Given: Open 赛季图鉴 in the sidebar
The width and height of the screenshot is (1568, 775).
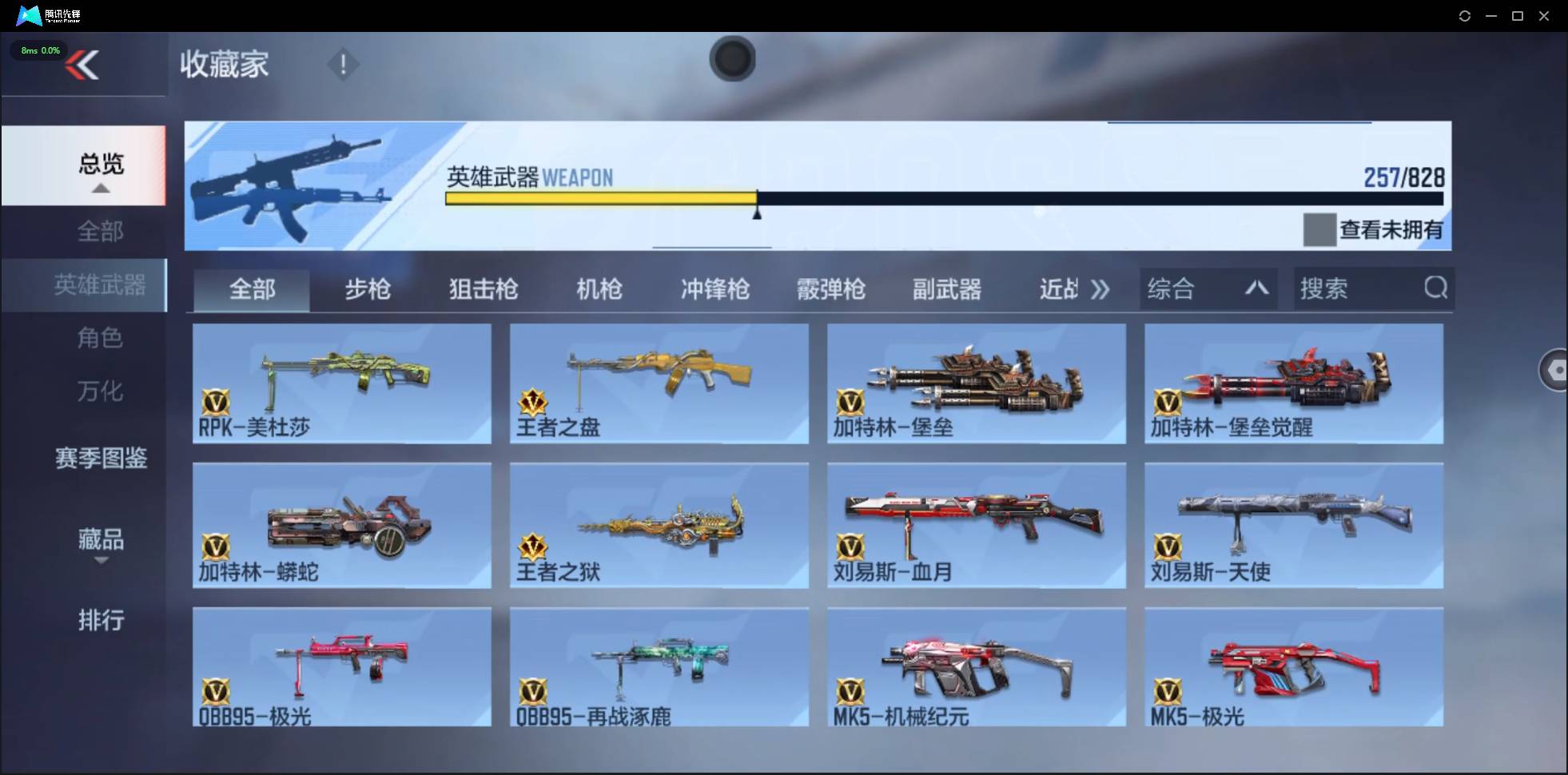Looking at the screenshot, I should pyautogui.click(x=100, y=458).
